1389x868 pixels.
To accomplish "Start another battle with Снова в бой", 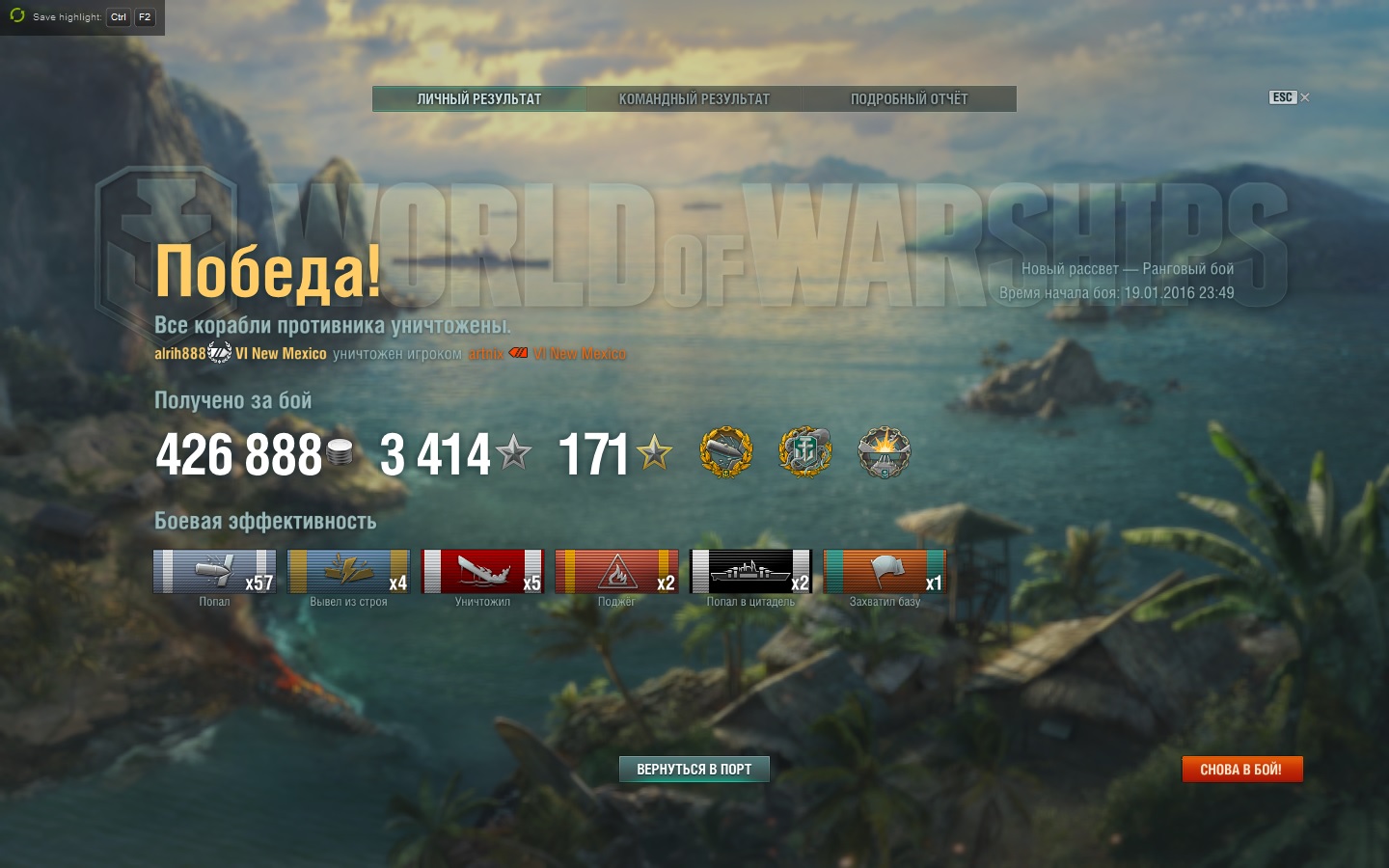I will 1241,769.
